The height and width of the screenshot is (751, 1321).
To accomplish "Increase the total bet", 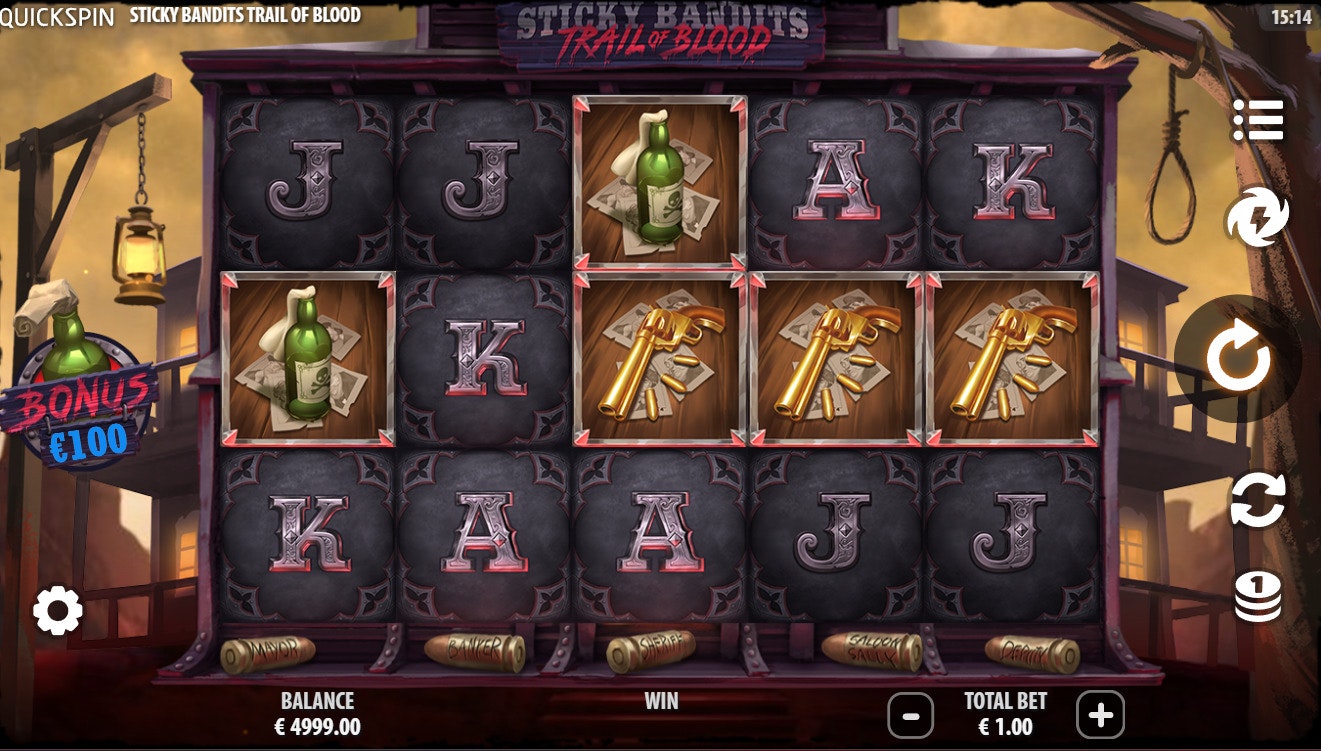I will 1098,716.
